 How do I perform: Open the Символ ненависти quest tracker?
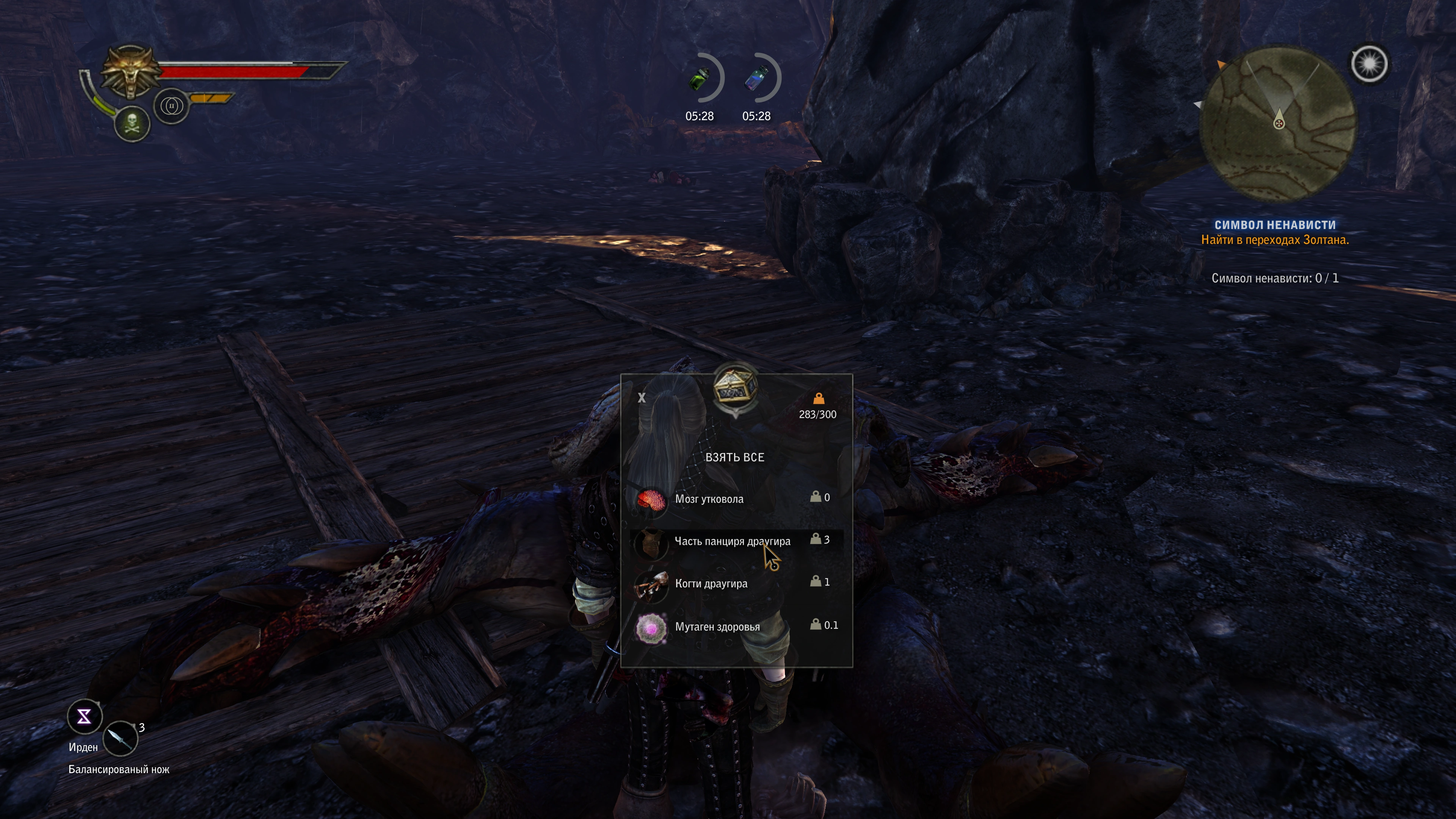1274,225
